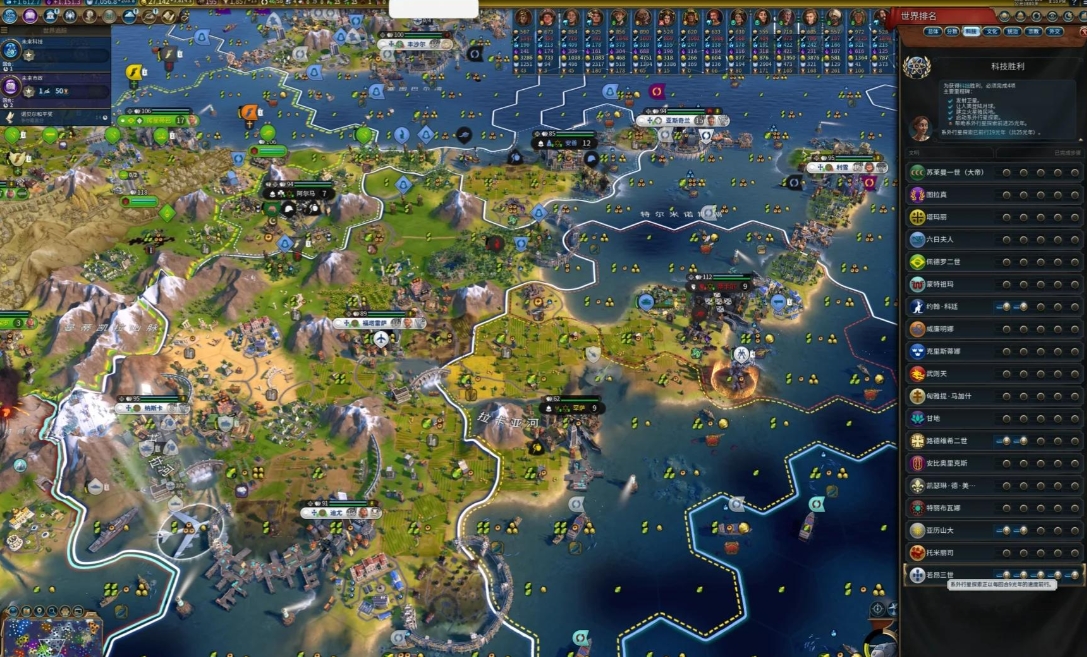Click the minimap in the bottom-left corner
The width and height of the screenshot is (1087, 657).
point(50,637)
